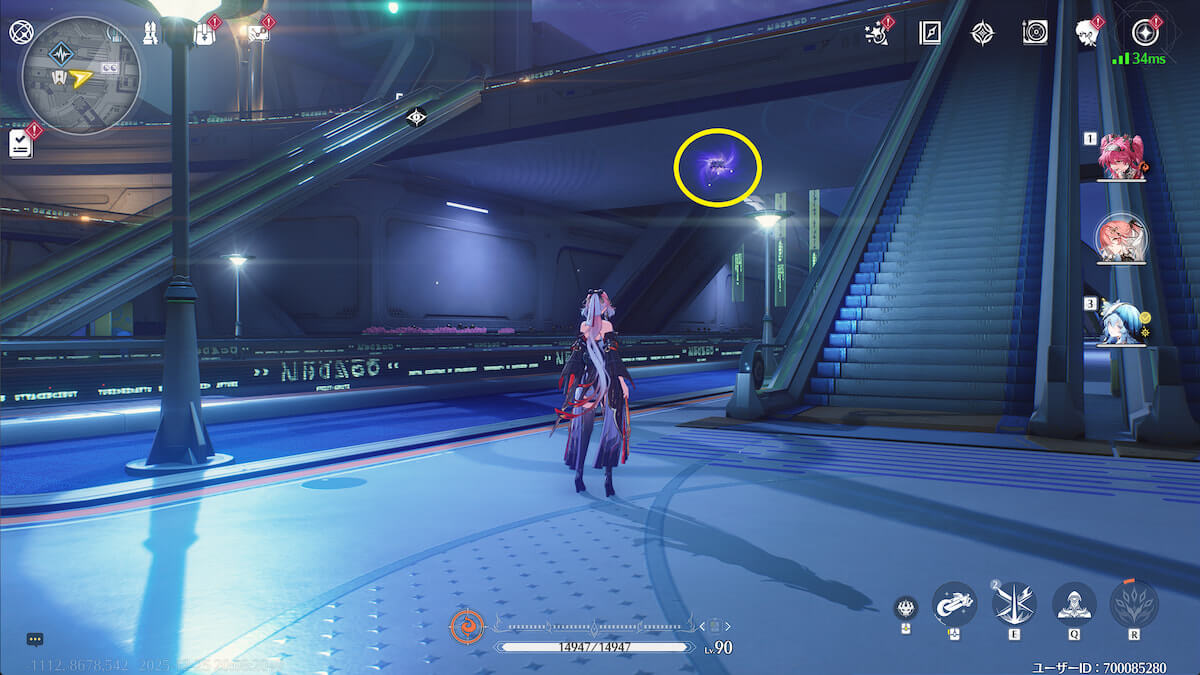Open the sparkle events icon with alert
This screenshot has height=675, width=1200.
(x=878, y=33)
